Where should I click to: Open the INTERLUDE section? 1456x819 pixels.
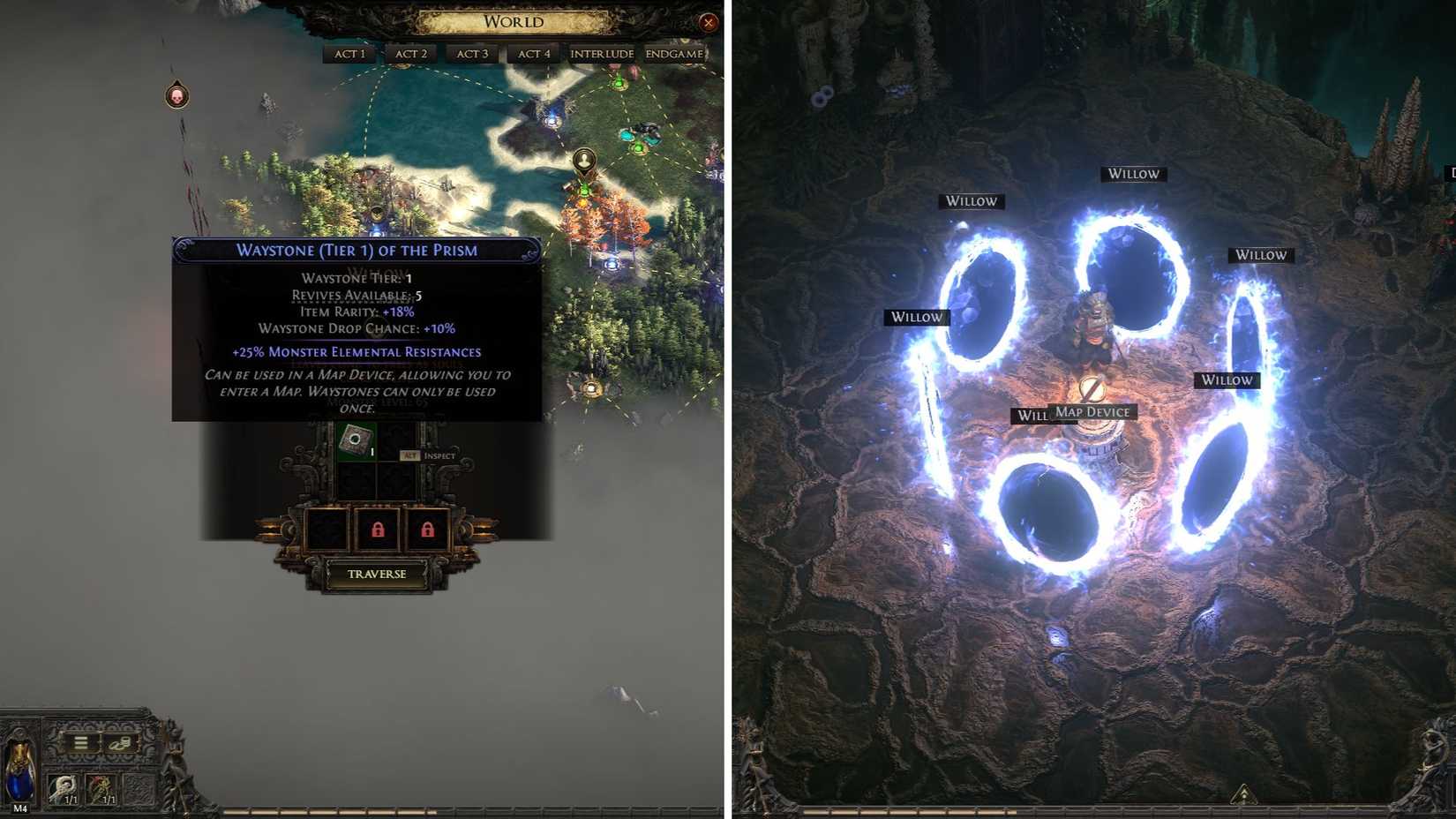(601, 53)
